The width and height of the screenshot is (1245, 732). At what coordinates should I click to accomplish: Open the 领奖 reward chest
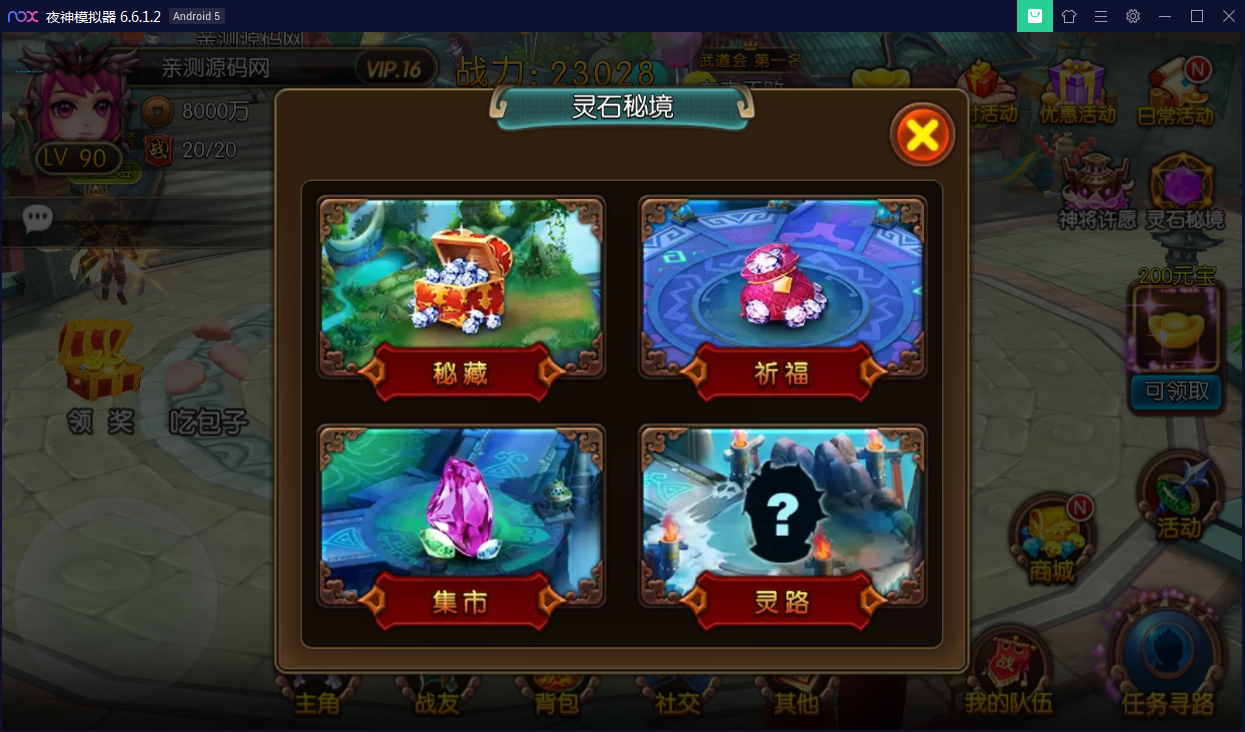point(100,375)
